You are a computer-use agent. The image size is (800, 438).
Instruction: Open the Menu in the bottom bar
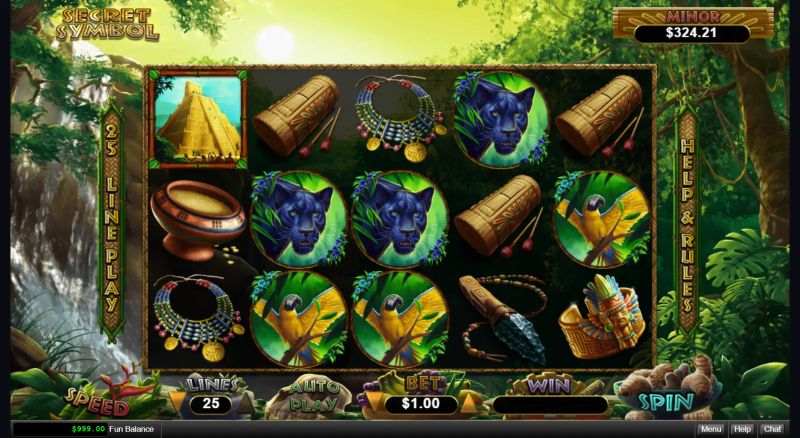(710, 429)
